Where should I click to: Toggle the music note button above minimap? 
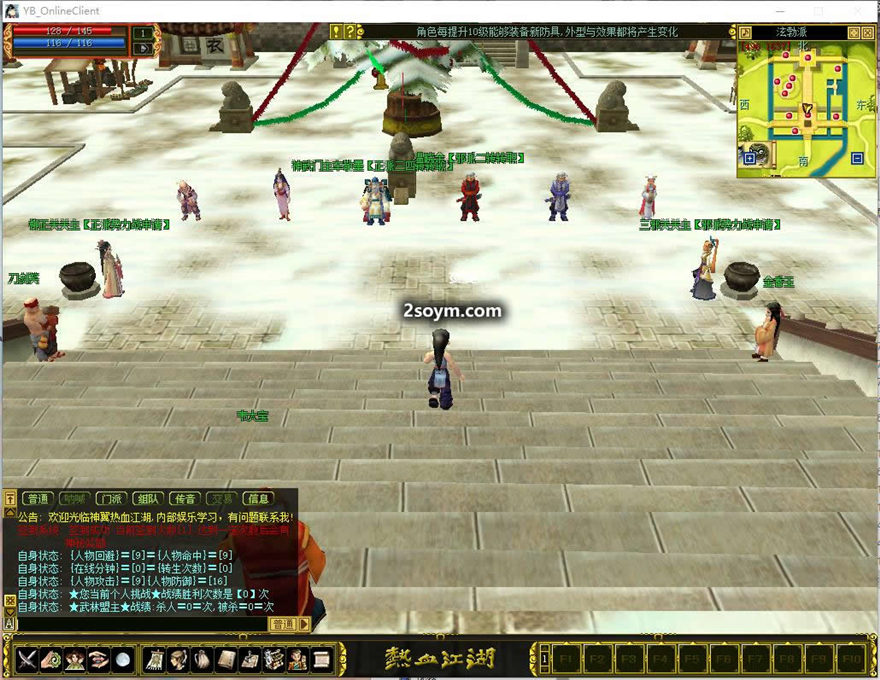tap(746, 32)
